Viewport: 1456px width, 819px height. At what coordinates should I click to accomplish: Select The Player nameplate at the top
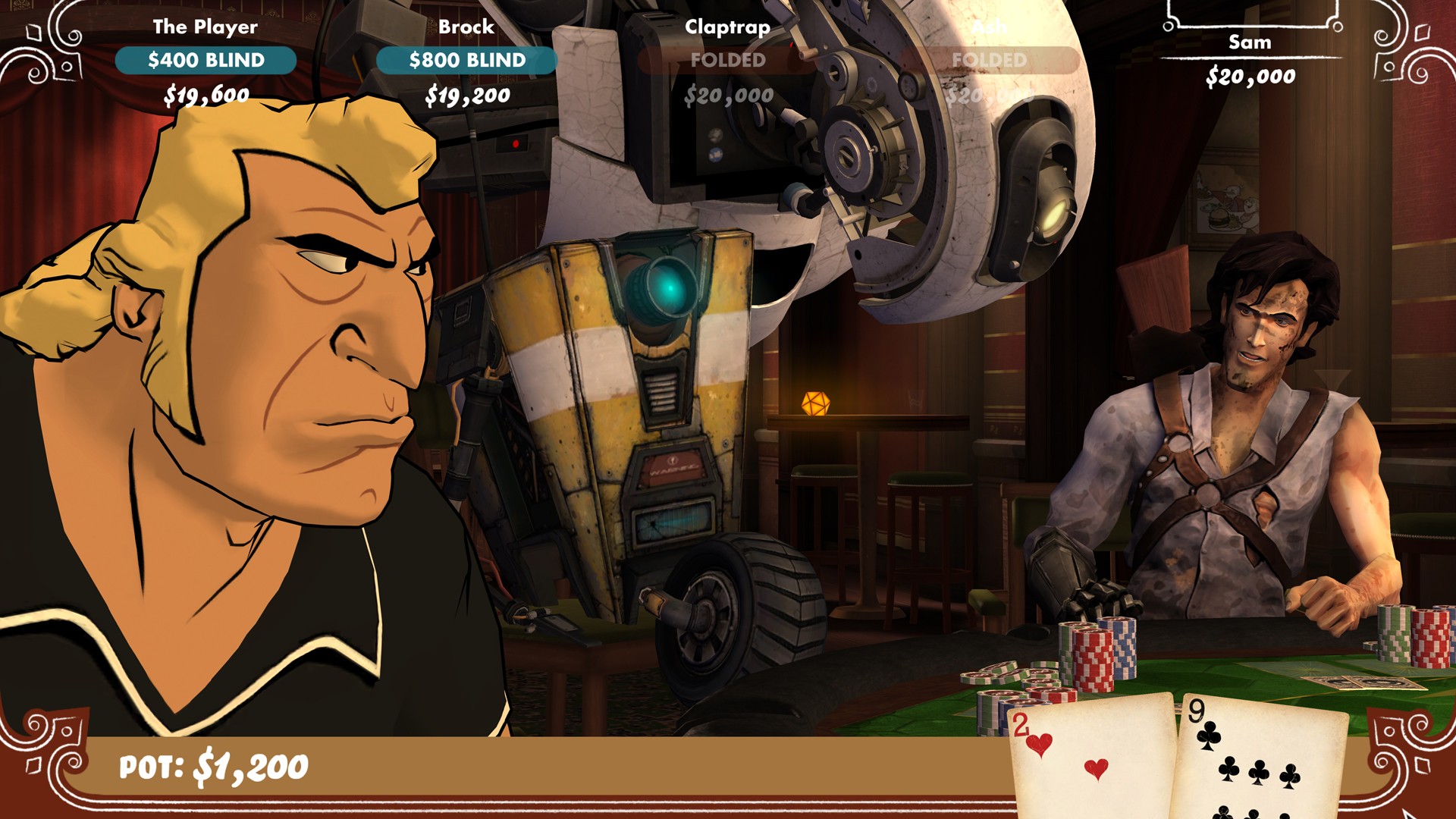tap(205, 25)
